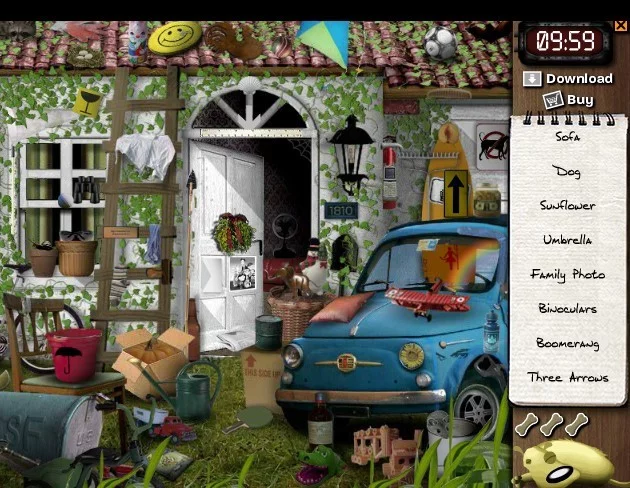The image size is (630, 488).
Task: Choose the Dog list entry
Action: [x=567, y=172]
